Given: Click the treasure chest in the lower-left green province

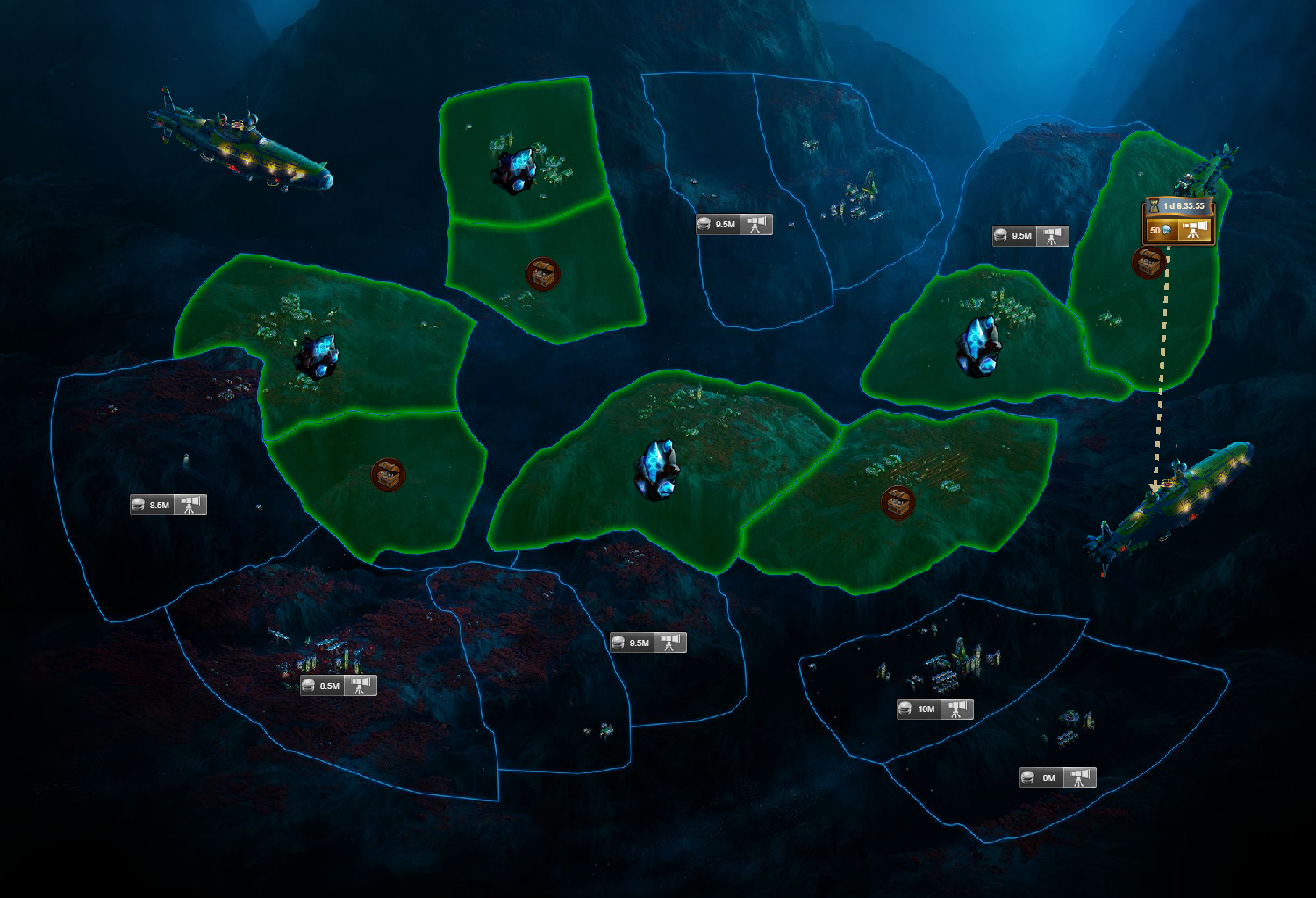Looking at the screenshot, I should [389, 472].
